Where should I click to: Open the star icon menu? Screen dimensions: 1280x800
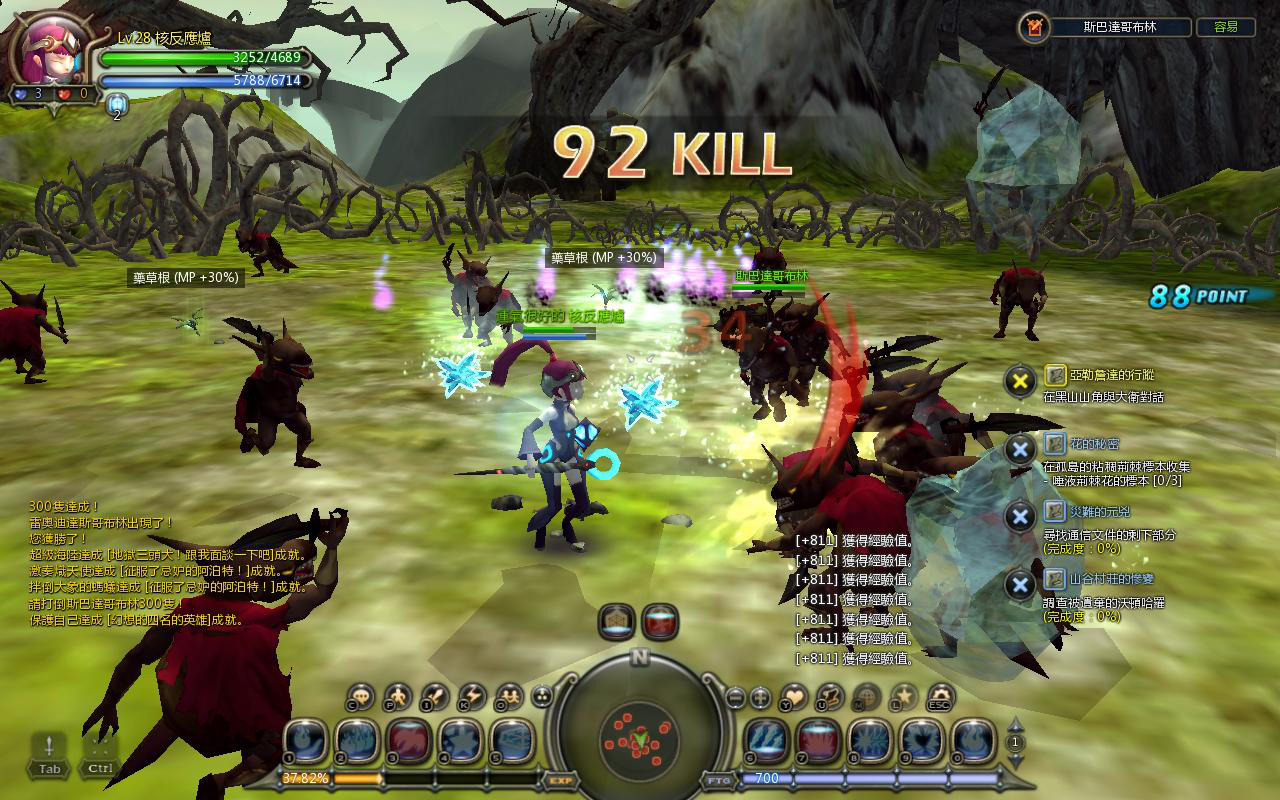(x=903, y=696)
